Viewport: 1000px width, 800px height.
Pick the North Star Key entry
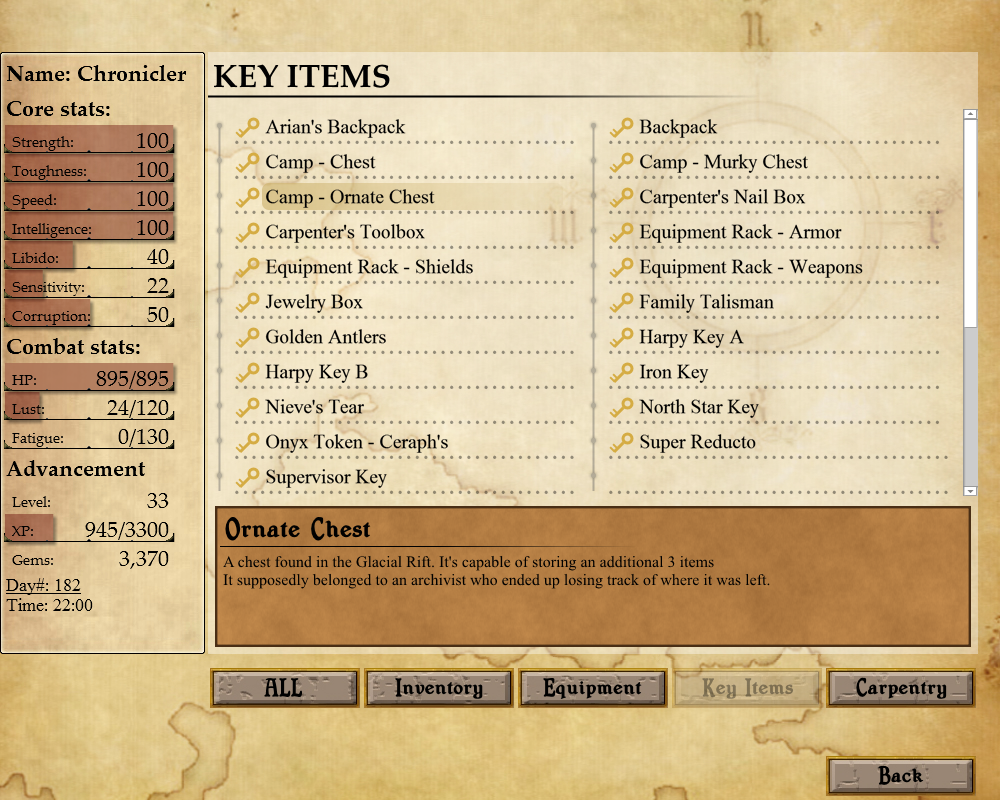[x=699, y=408]
